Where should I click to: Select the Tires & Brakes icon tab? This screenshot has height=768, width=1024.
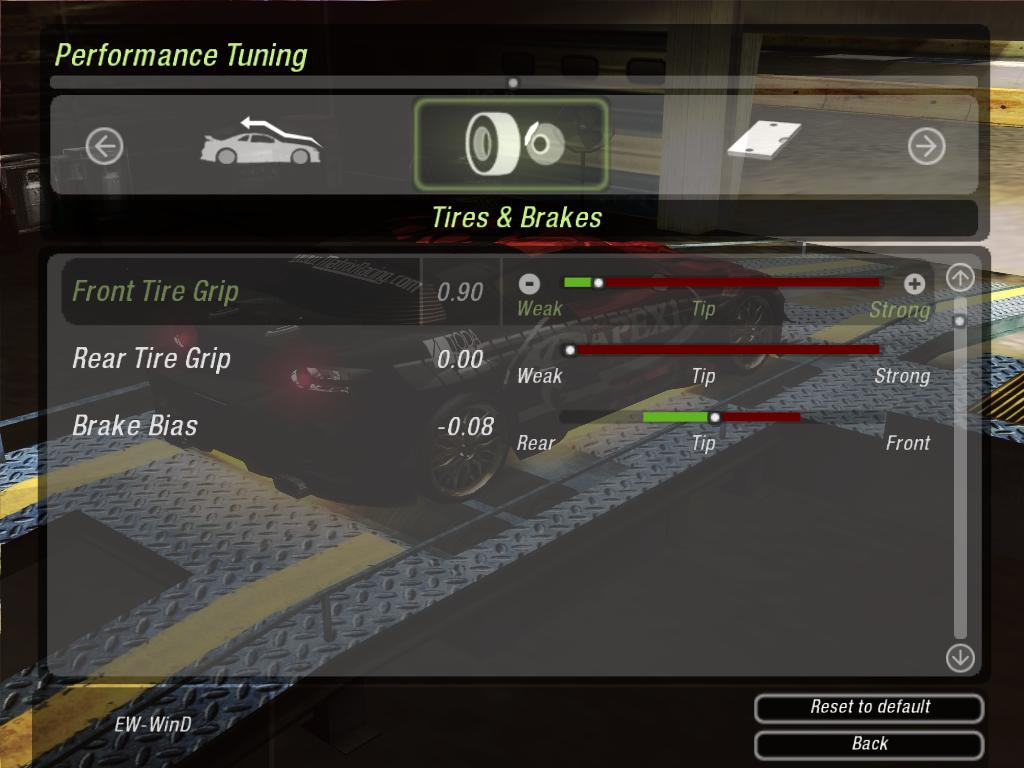tap(511, 145)
